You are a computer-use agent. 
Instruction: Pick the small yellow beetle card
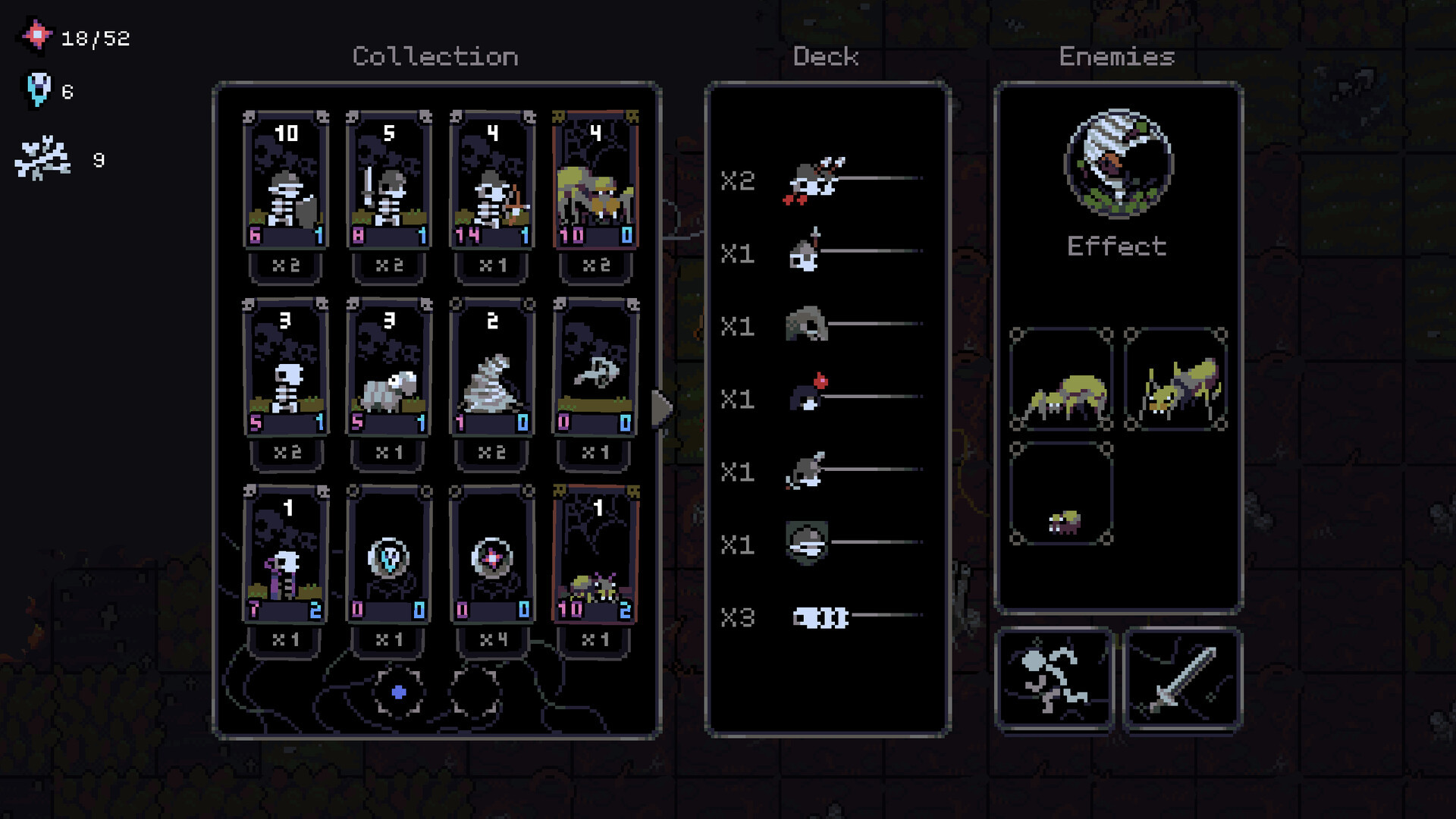coord(595,555)
